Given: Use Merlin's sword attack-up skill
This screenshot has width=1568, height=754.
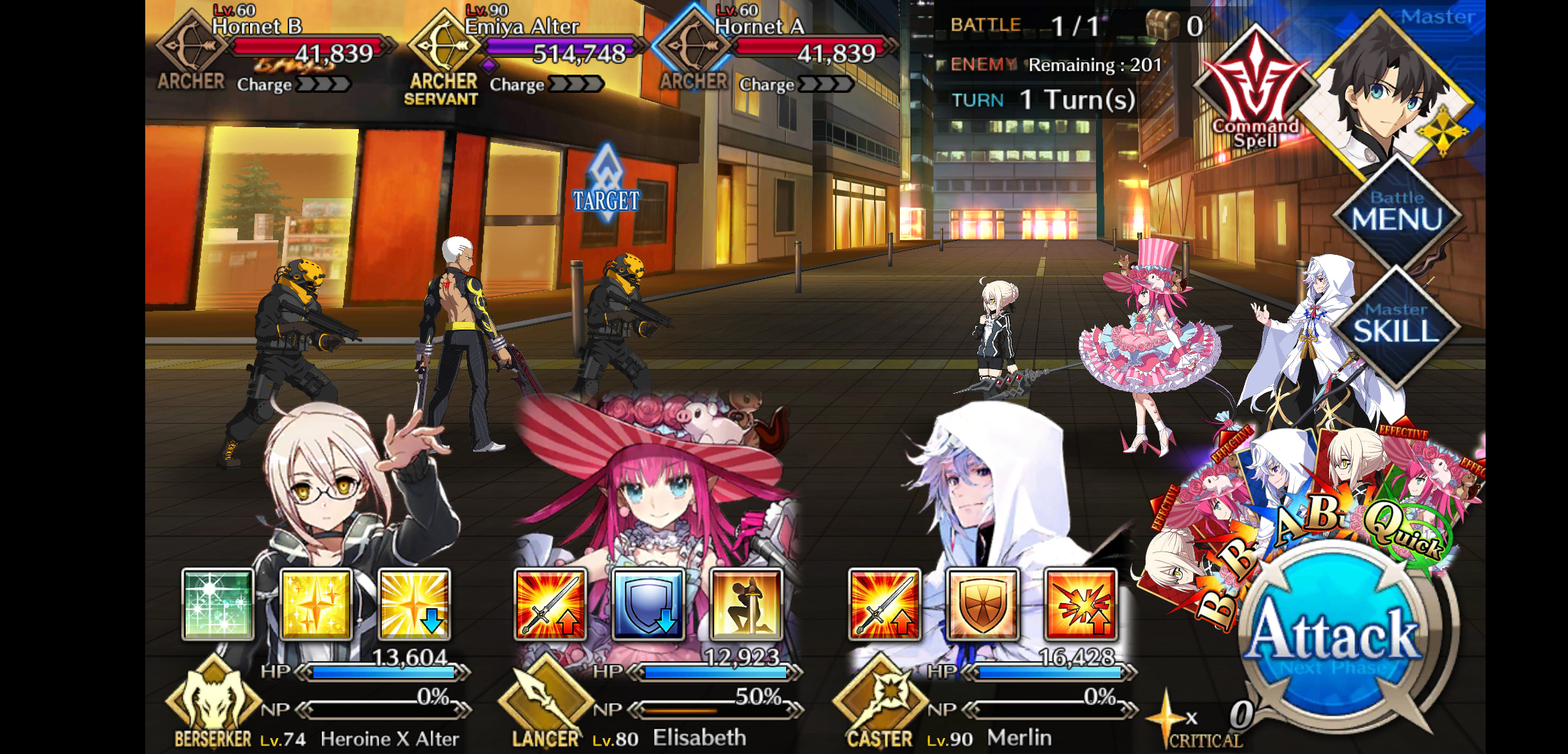Looking at the screenshot, I should coord(885,605).
